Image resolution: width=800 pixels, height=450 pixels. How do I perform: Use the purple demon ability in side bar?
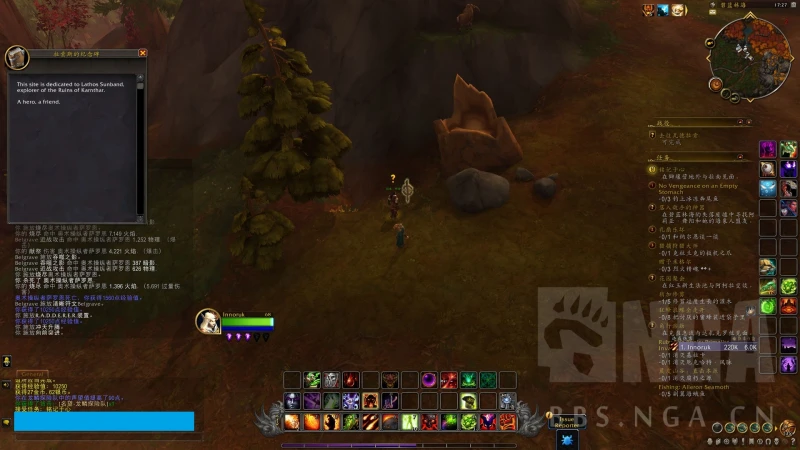(768, 149)
